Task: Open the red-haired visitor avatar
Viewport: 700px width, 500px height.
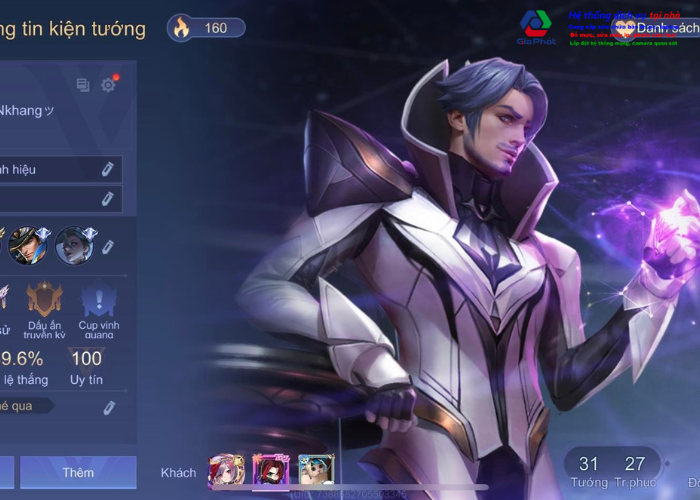Action: (x=225, y=471)
